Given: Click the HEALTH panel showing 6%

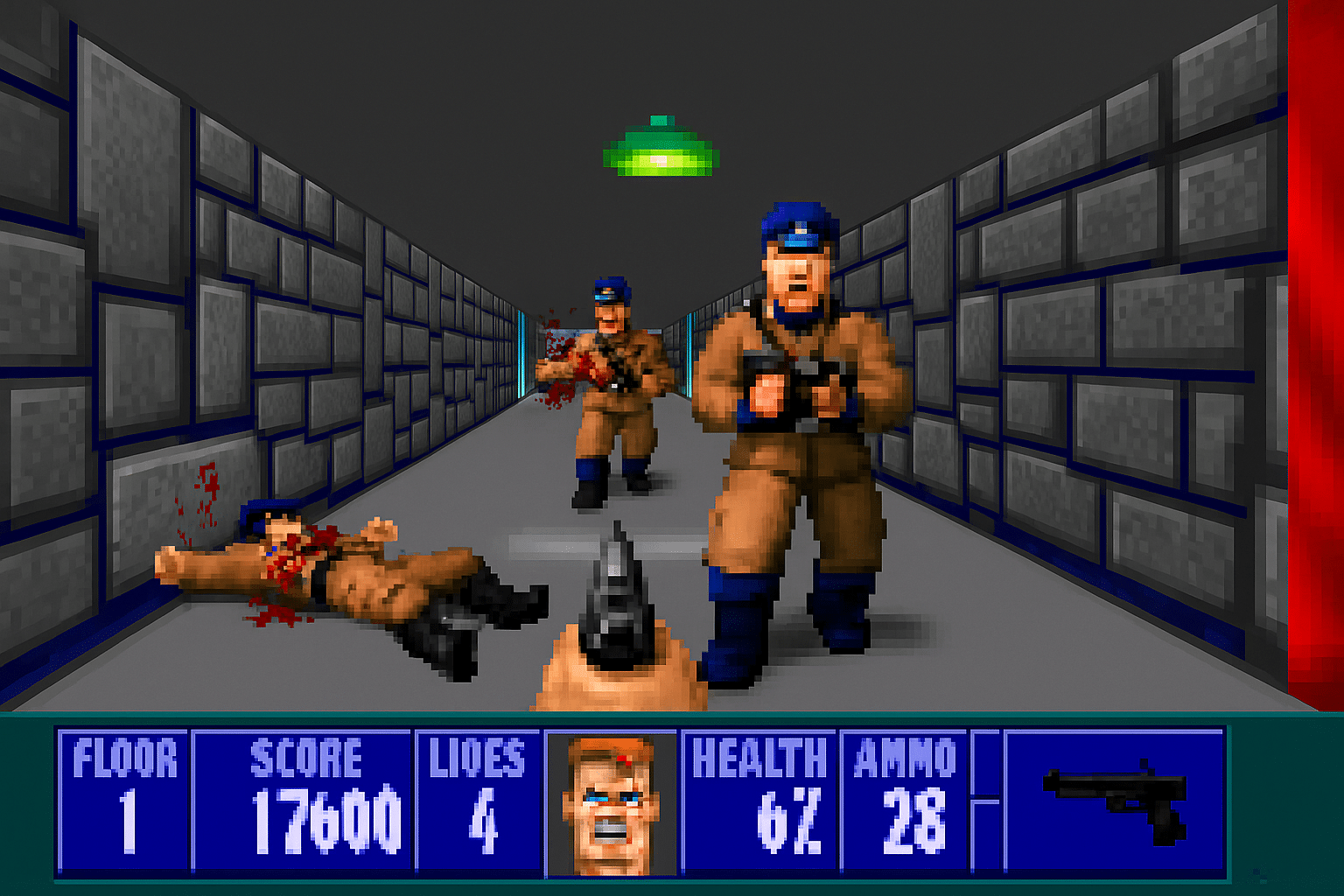Looking at the screenshot, I should (x=761, y=801).
